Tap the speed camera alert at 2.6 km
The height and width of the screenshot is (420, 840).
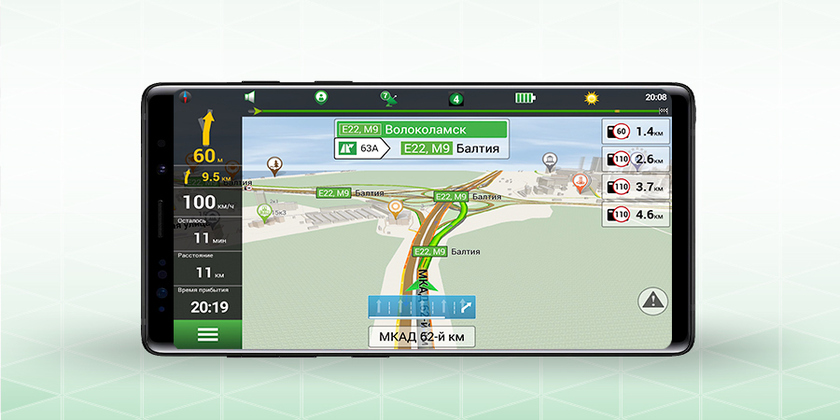pos(634,159)
